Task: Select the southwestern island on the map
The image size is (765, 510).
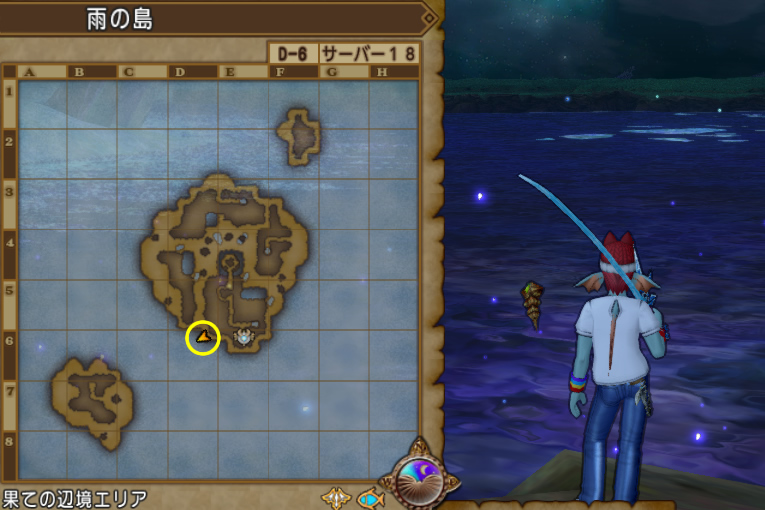Action: [x=92, y=397]
